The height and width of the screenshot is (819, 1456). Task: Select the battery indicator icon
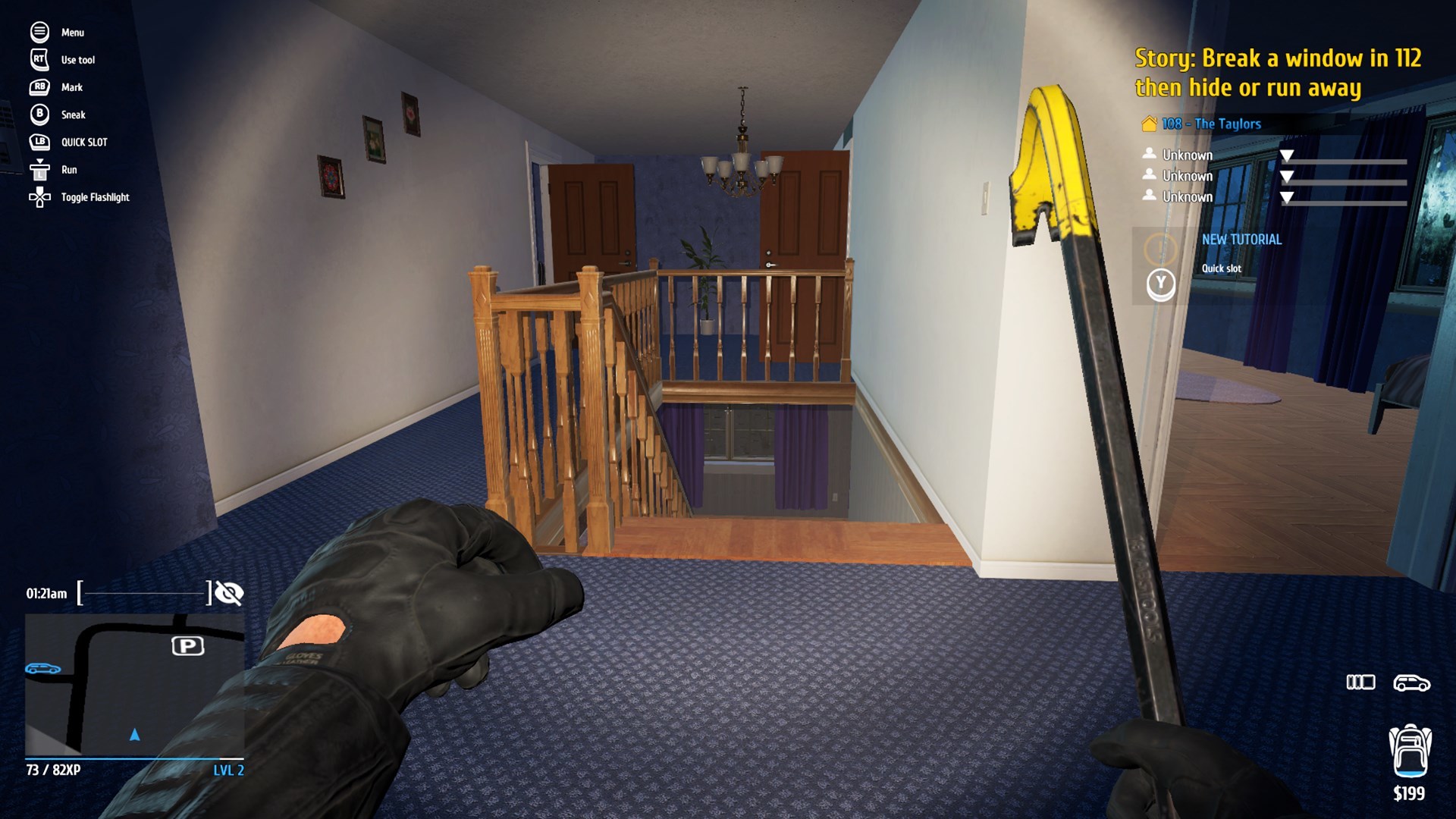pyautogui.click(x=1360, y=682)
